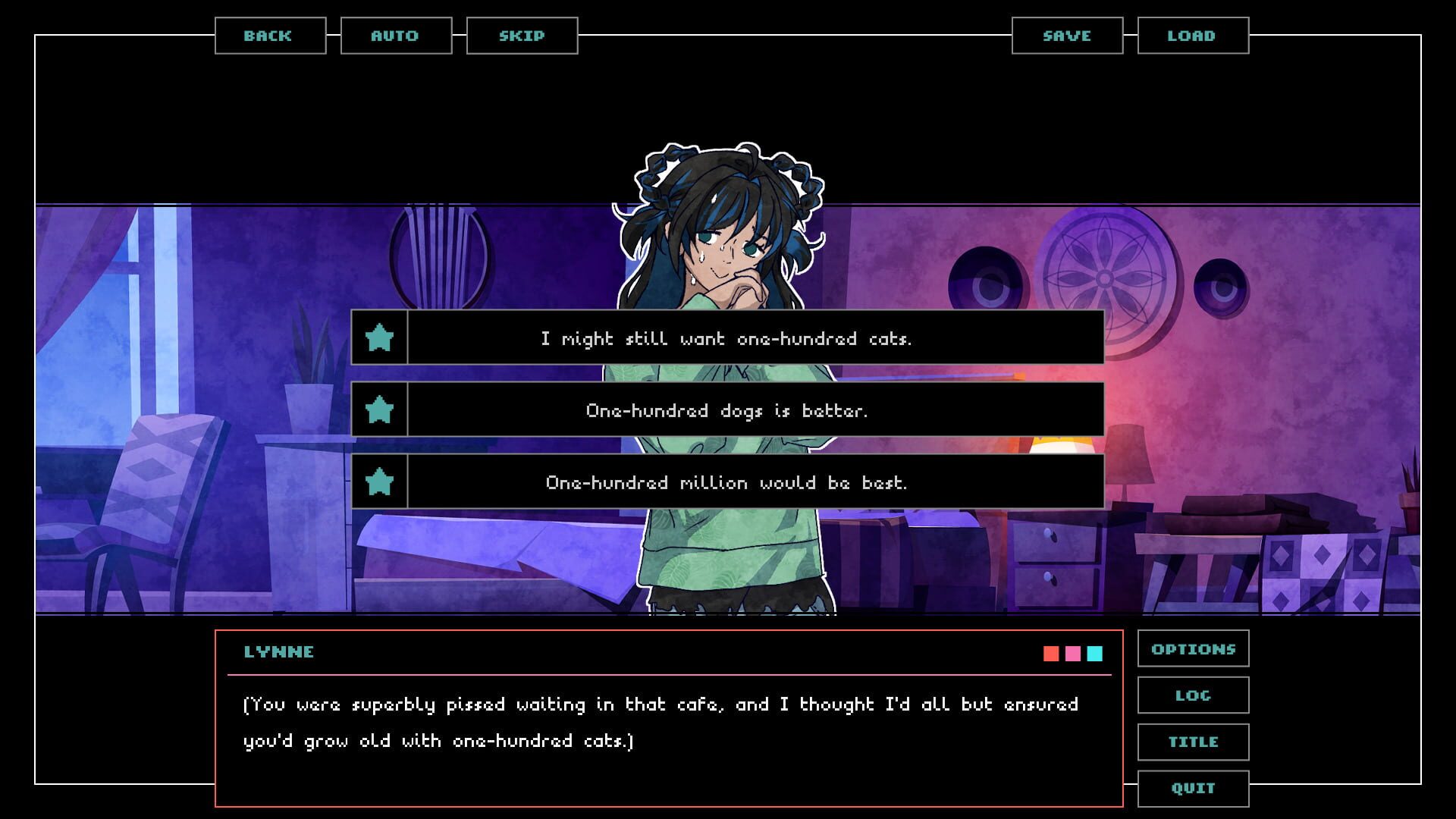Select the star icon beside the cats choice
Image resolution: width=1456 pixels, height=819 pixels.
pyautogui.click(x=381, y=338)
